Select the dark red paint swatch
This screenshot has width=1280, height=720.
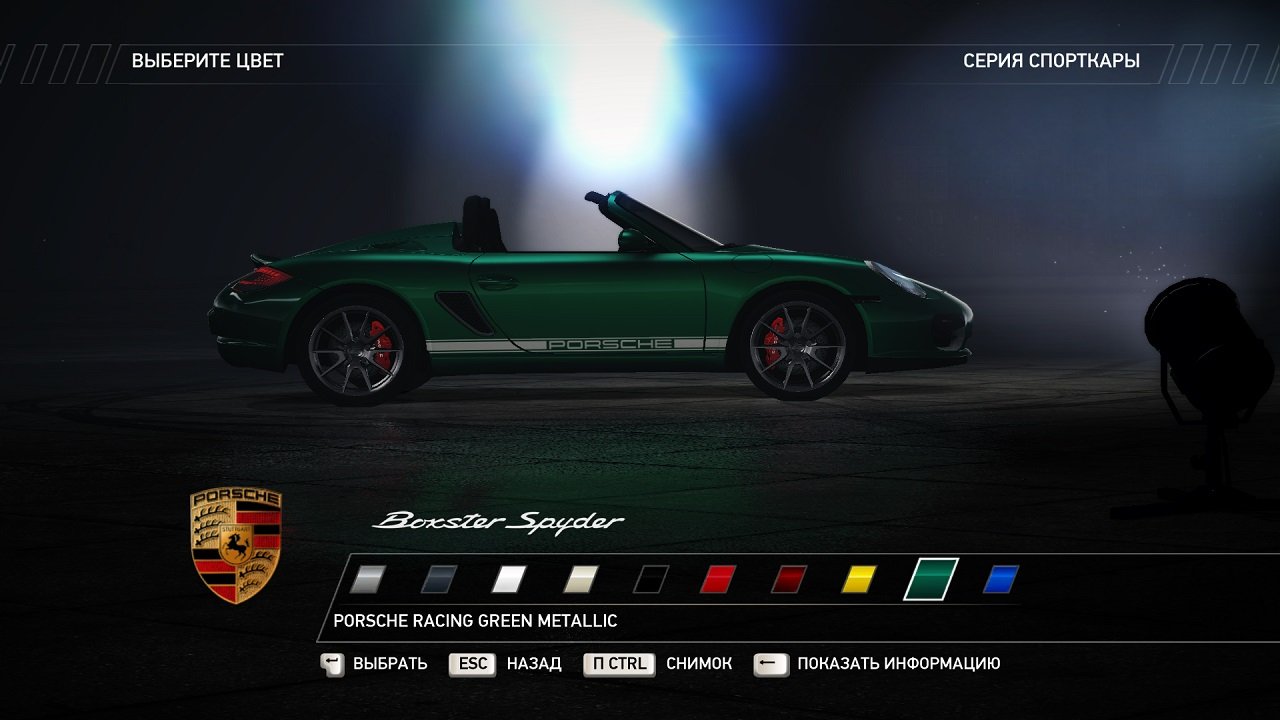pos(787,578)
